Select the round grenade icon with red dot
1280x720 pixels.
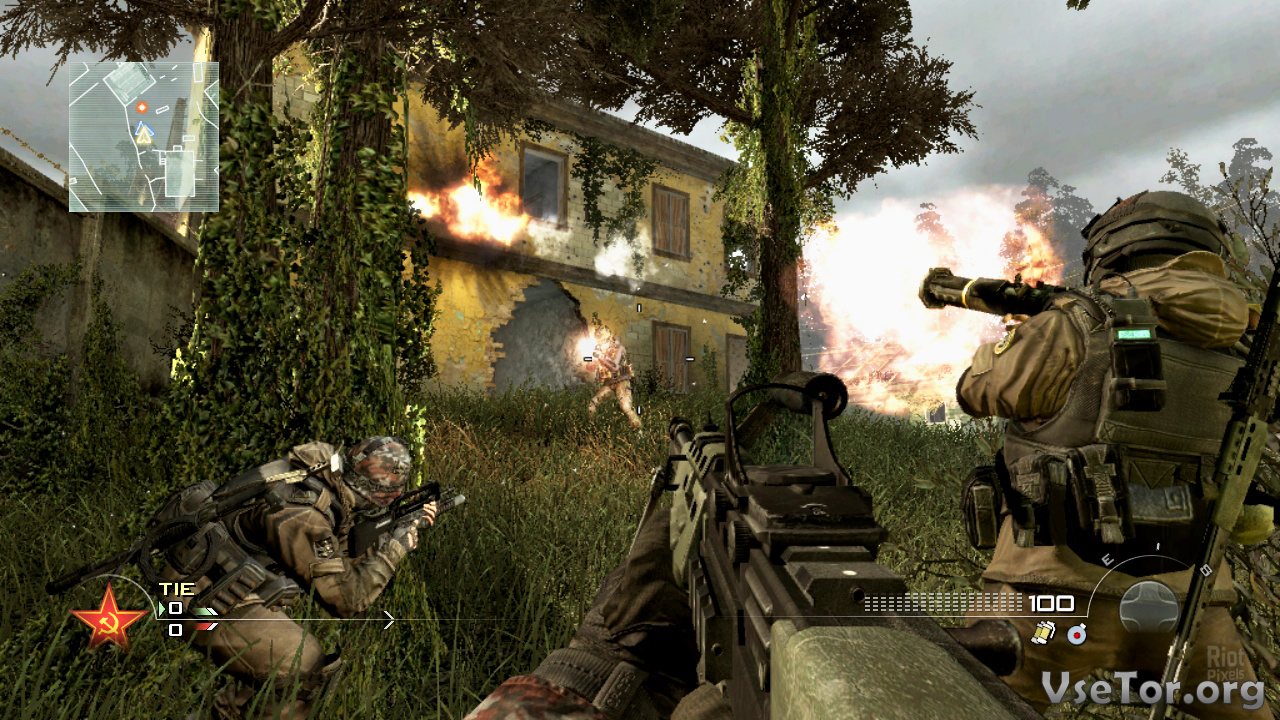coord(1076,633)
